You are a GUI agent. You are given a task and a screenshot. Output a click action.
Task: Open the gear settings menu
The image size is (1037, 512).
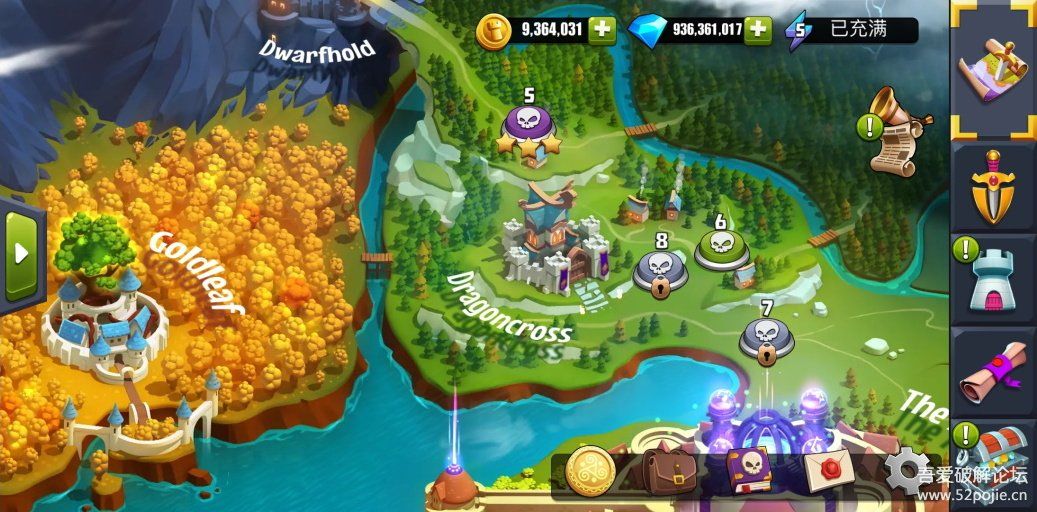tap(905, 468)
